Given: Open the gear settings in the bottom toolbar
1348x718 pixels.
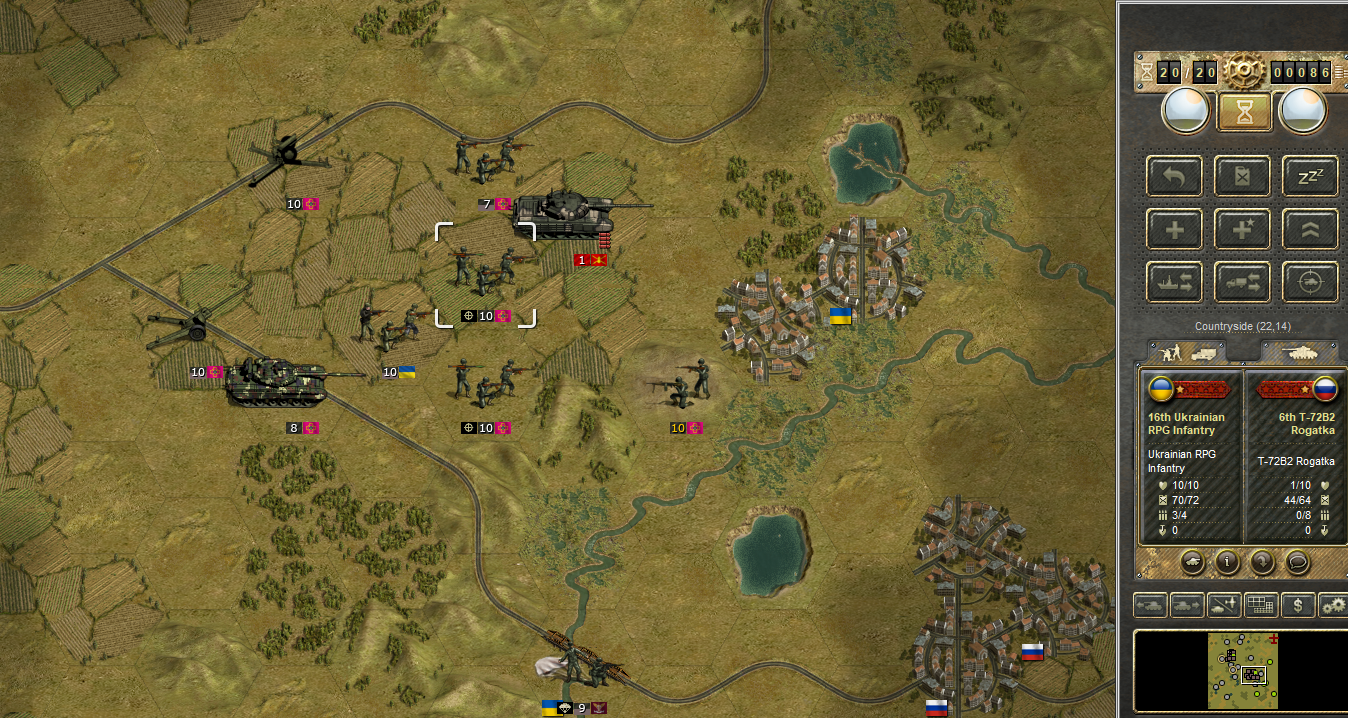Looking at the screenshot, I should (1333, 604).
